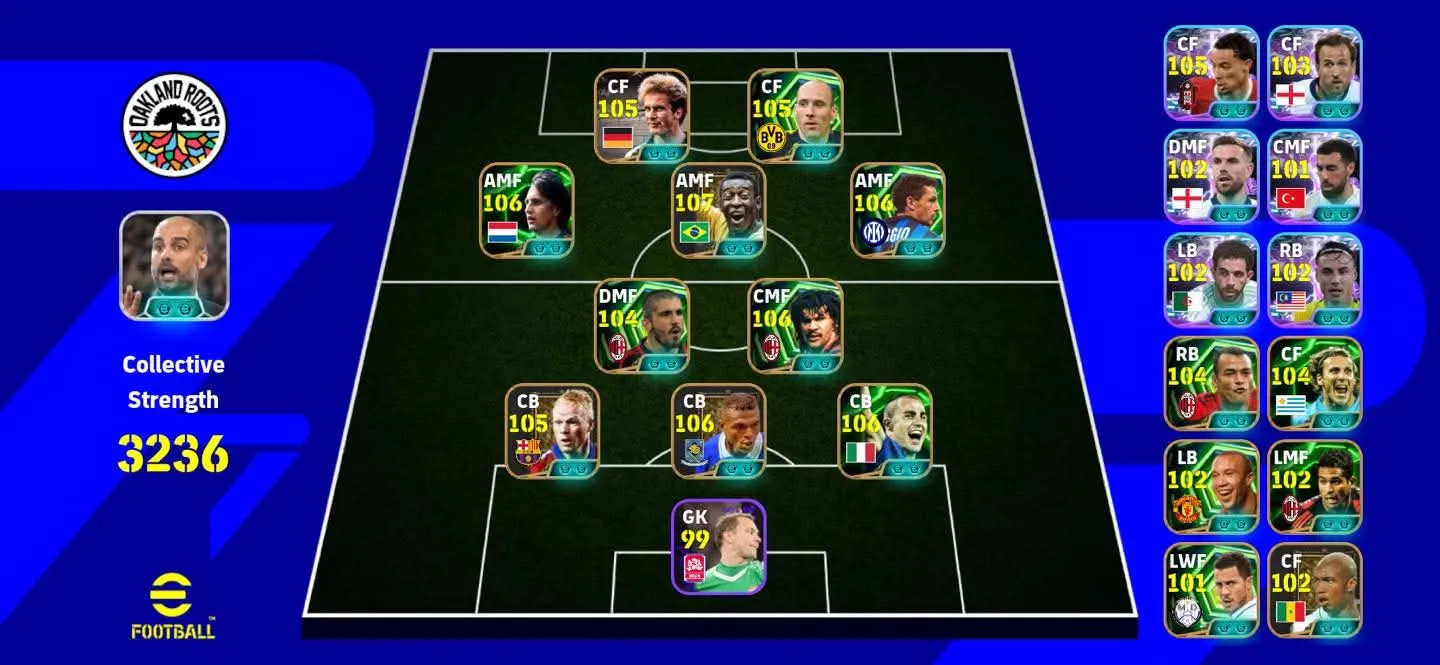Viewport: 1440px width, 665px height.
Task: Select the AMF 106 Netherlands flag card
Action: pyautogui.click(x=528, y=211)
